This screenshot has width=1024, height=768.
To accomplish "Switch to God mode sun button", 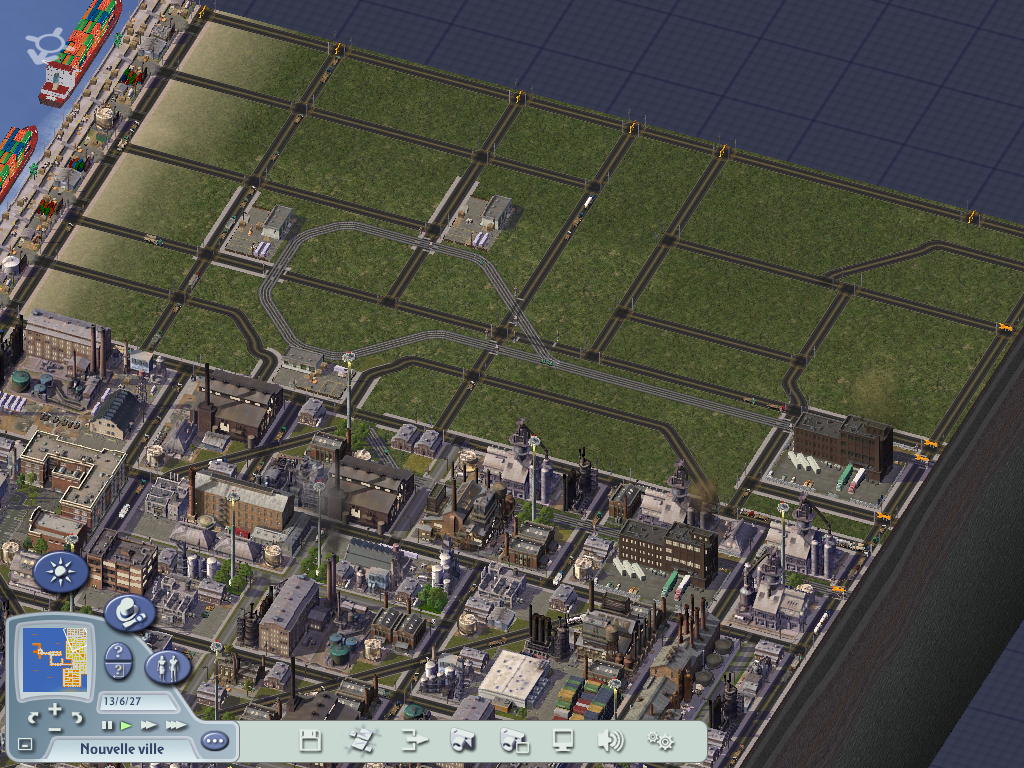I will (x=60, y=572).
